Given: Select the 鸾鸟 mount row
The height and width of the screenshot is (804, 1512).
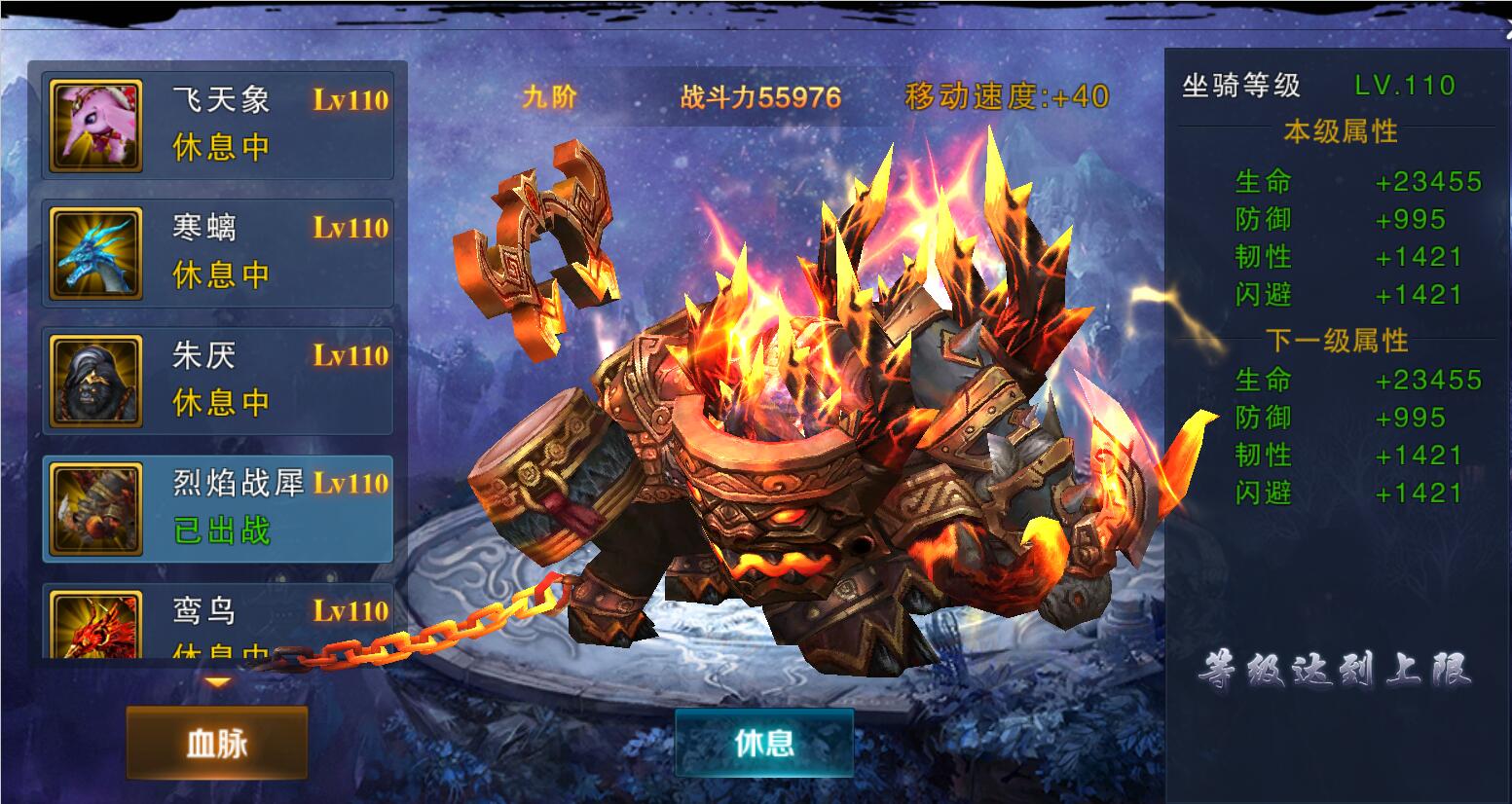Looking at the screenshot, I should coord(218,623).
